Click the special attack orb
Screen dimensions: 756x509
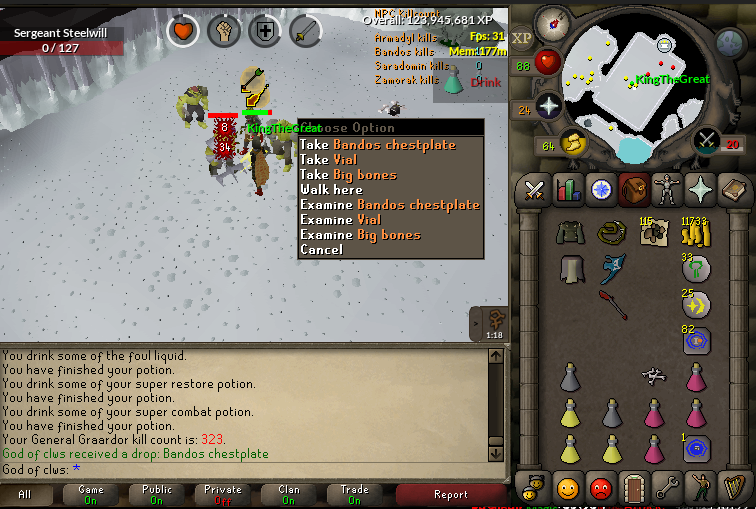click(x=709, y=141)
